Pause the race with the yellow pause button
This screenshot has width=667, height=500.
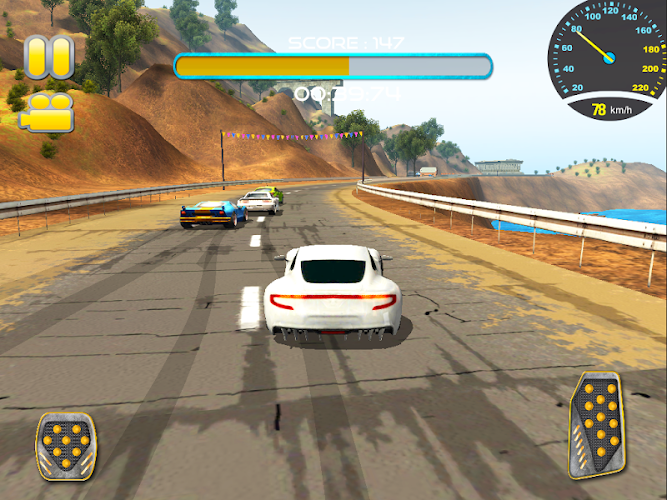click(x=49, y=57)
